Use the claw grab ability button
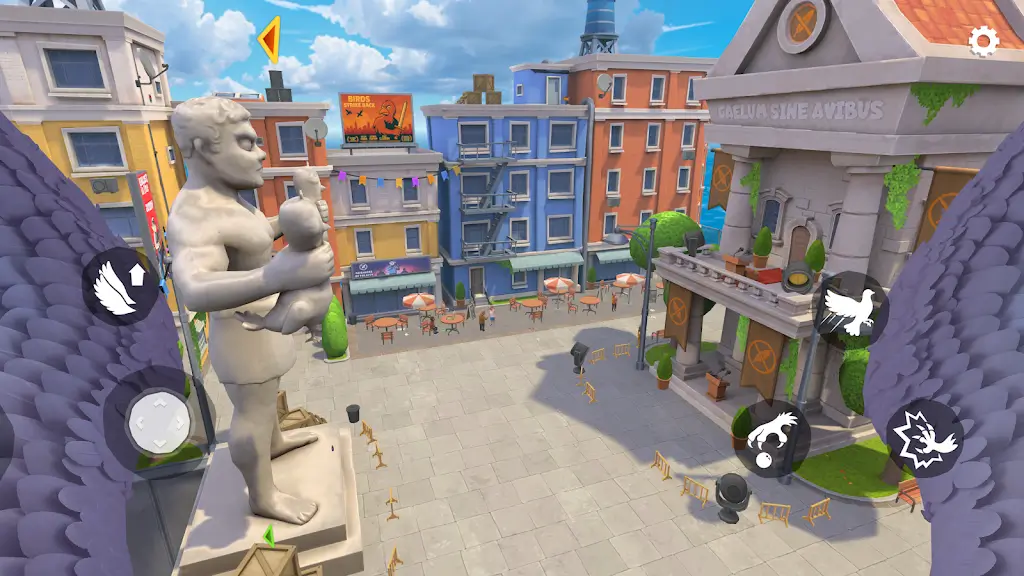Screen dimensions: 1024x576 point(771,439)
